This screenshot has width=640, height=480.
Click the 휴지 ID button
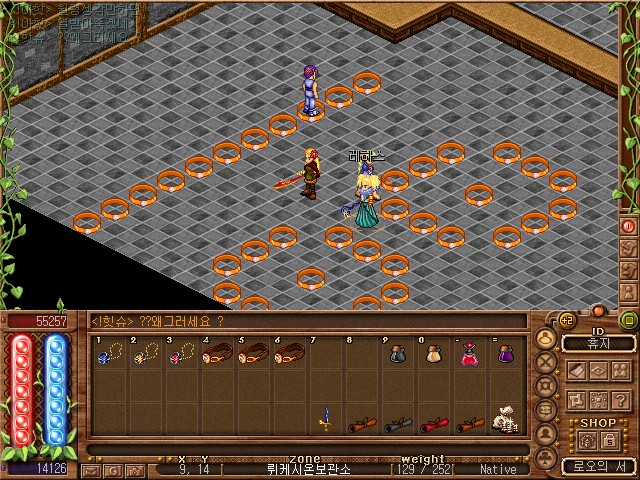pos(598,344)
